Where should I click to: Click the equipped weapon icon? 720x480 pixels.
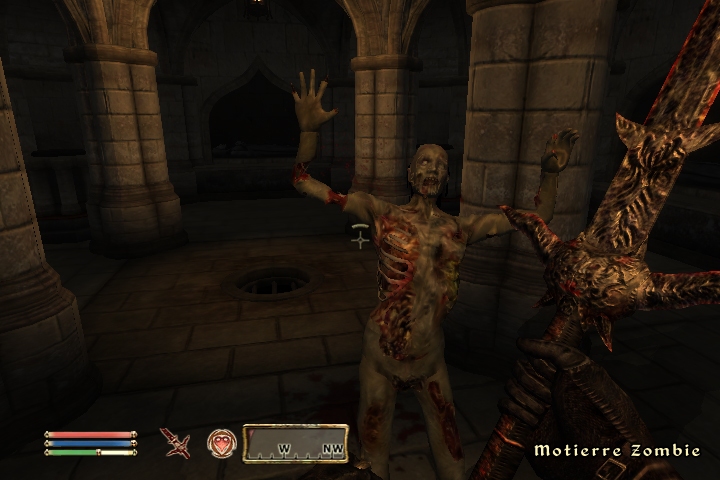click(x=175, y=442)
